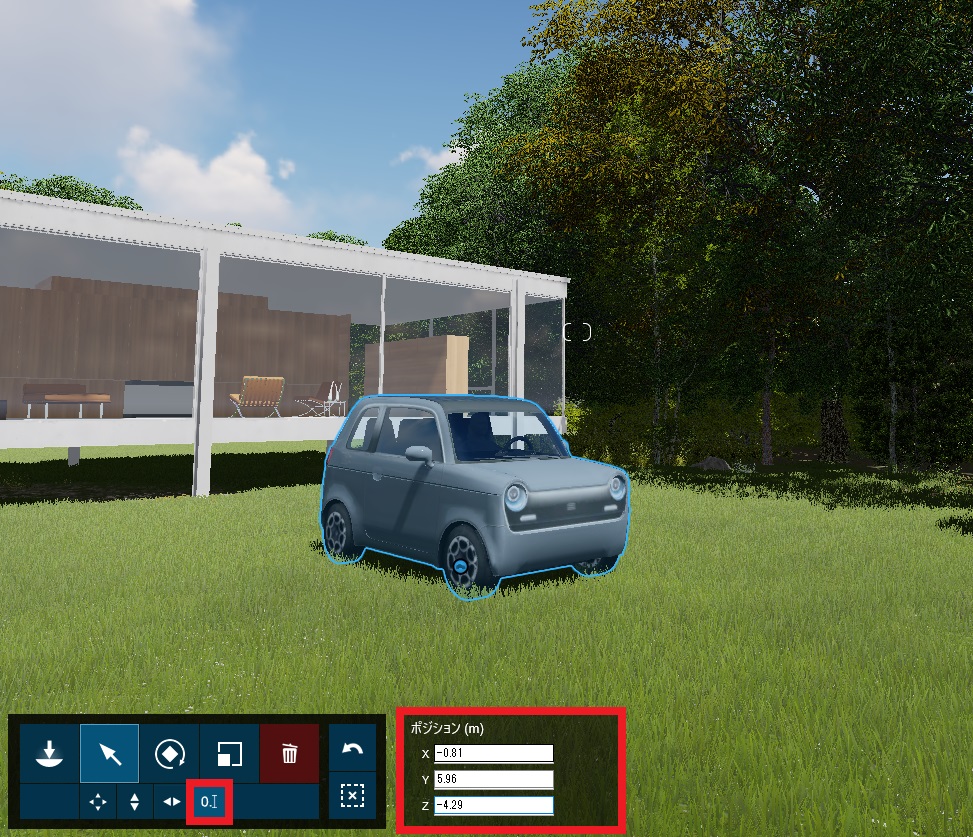This screenshot has height=837, width=973.
Task: Pick the horizontal left-right move option
Action: point(172,801)
